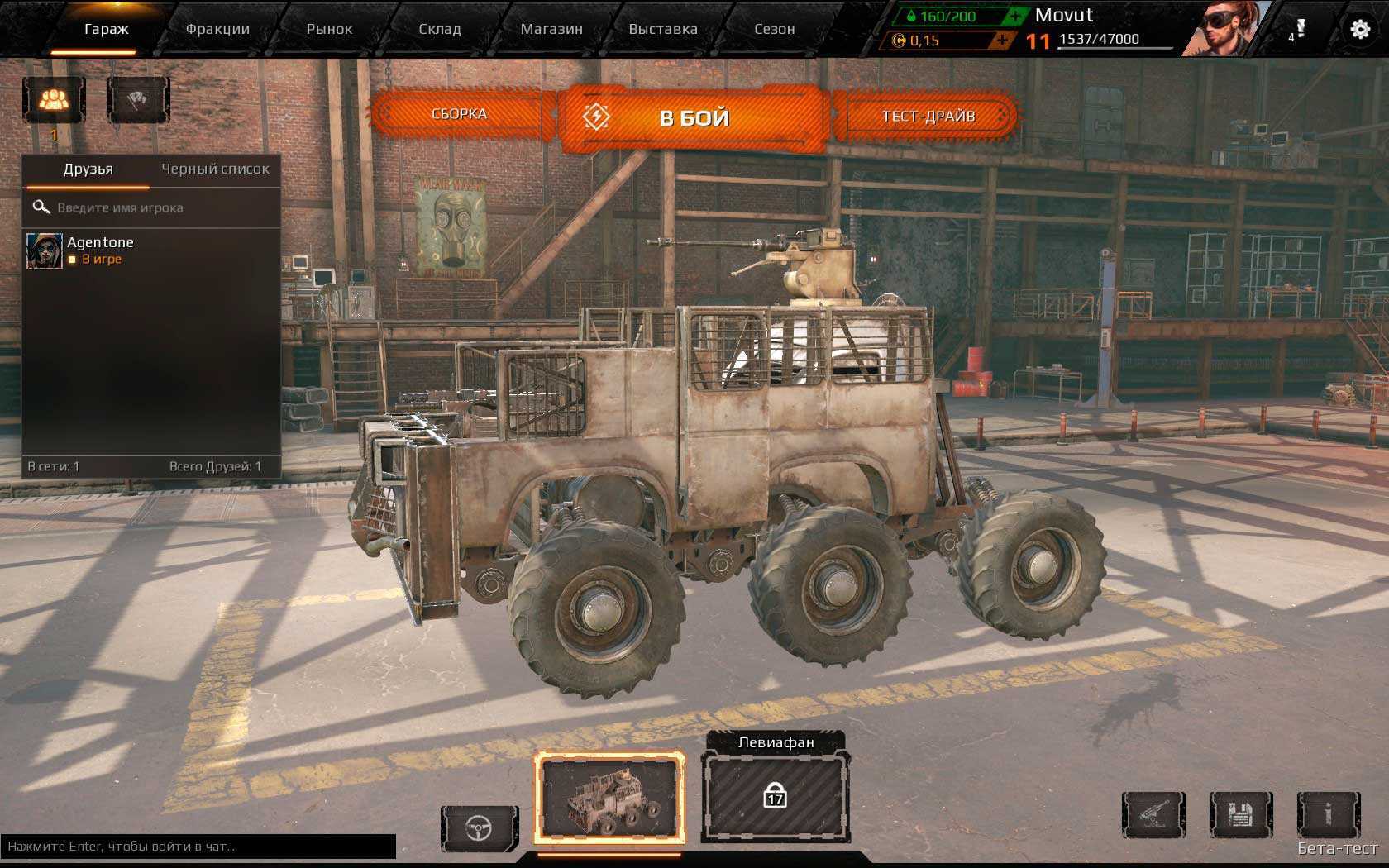Screen dimensions: 1389x868
Task: Add fuel with the green plus button
Action: 1015,16
